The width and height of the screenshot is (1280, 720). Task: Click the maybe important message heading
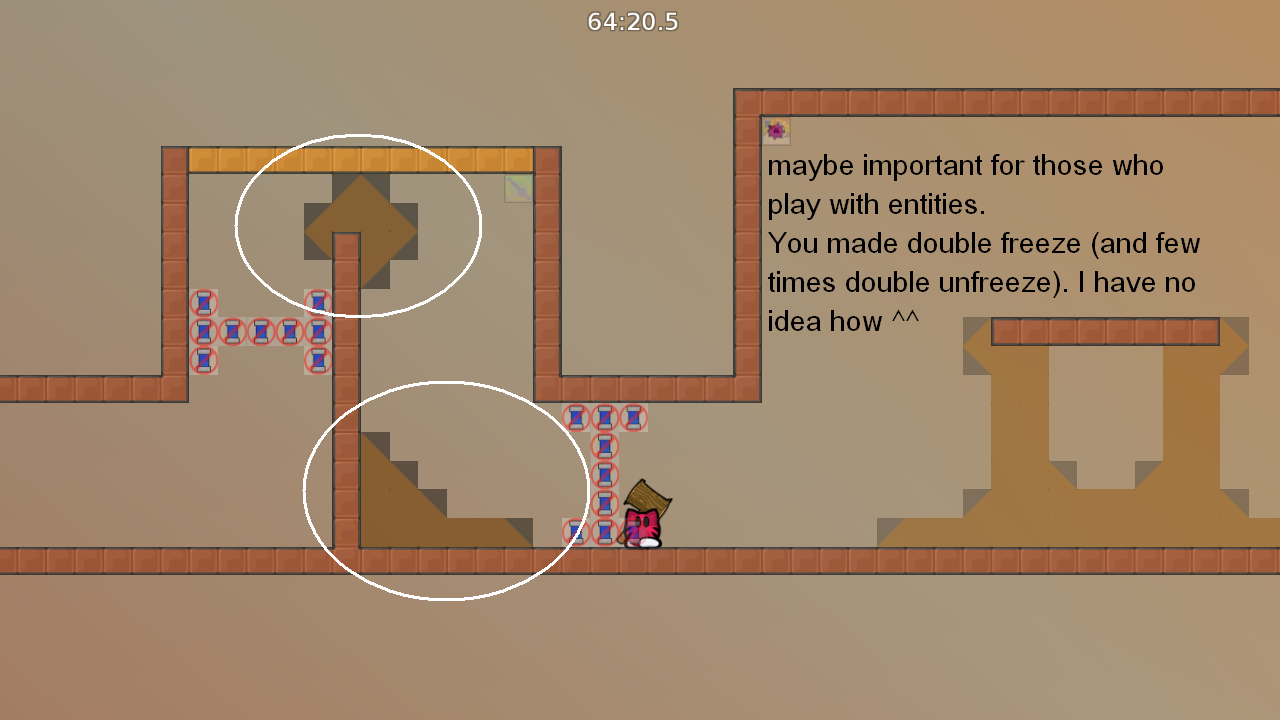pyautogui.click(x=965, y=166)
